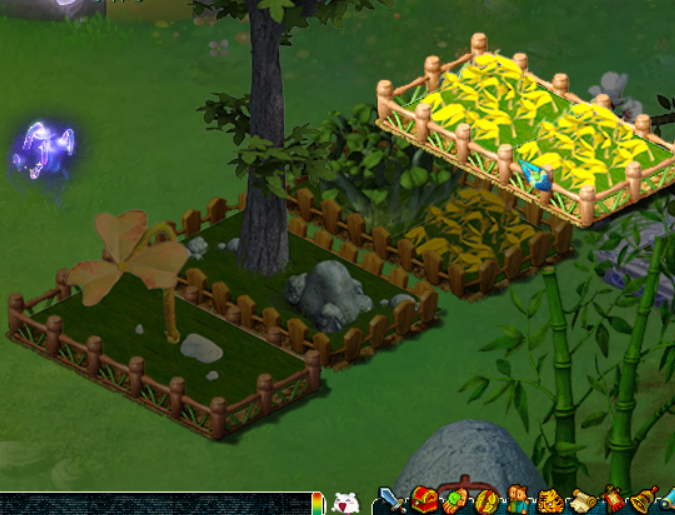Open the two characters icon
Image resolution: width=675 pixels, height=515 pixels.
coord(518,499)
